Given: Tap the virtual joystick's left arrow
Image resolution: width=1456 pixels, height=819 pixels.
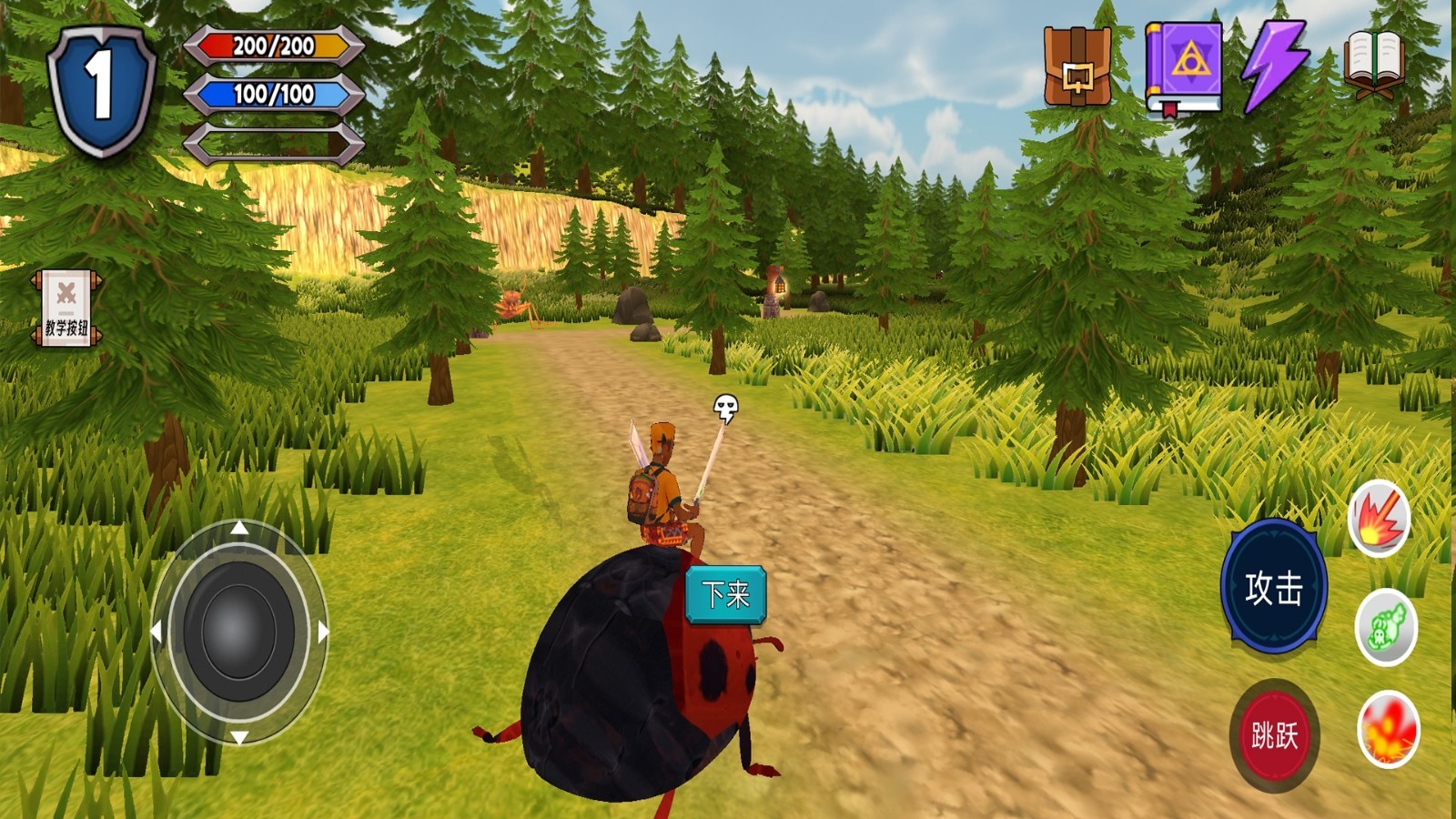Looking at the screenshot, I should click(x=156, y=632).
